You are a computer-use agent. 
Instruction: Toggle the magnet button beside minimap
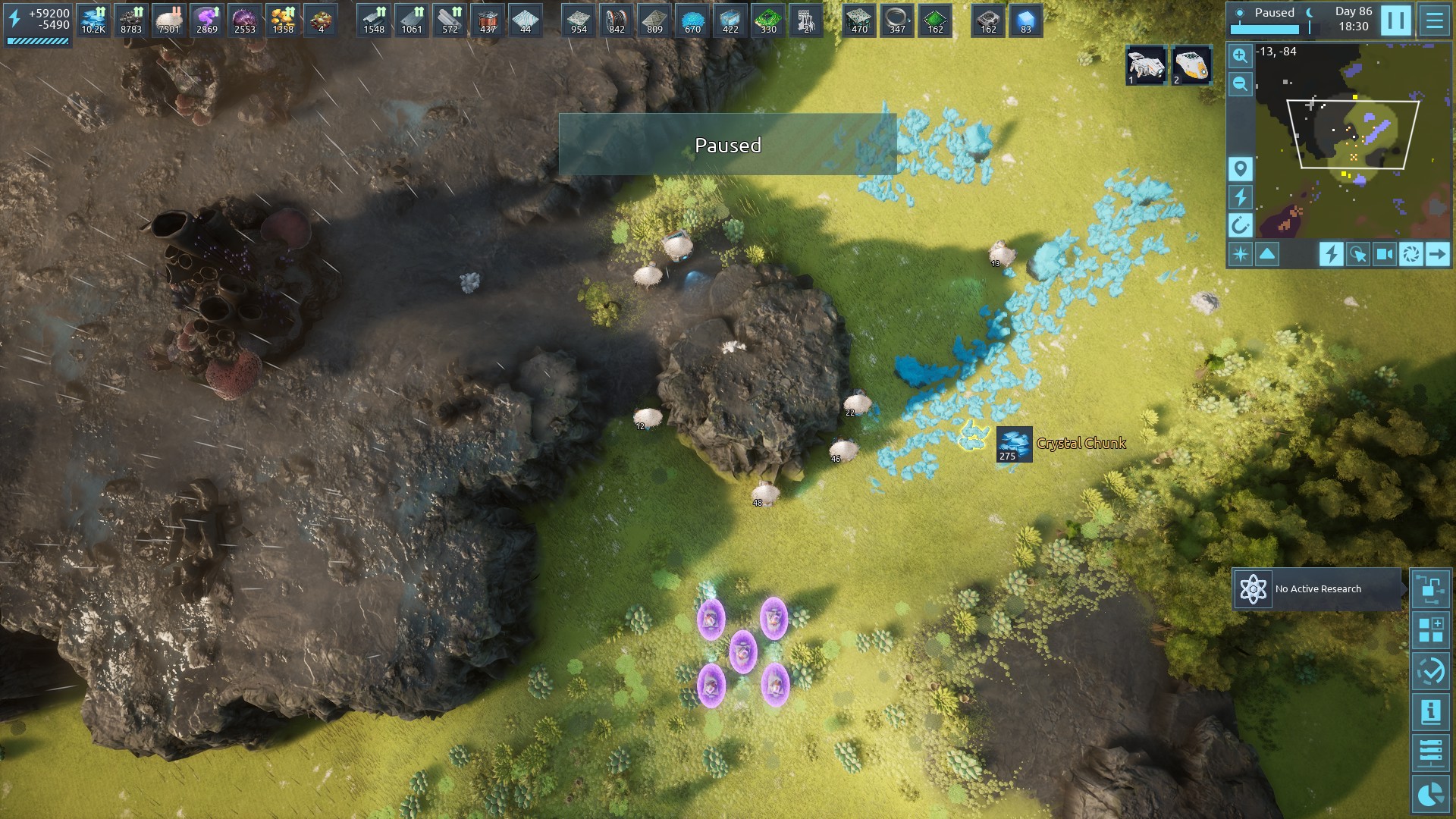[x=1240, y=225]
